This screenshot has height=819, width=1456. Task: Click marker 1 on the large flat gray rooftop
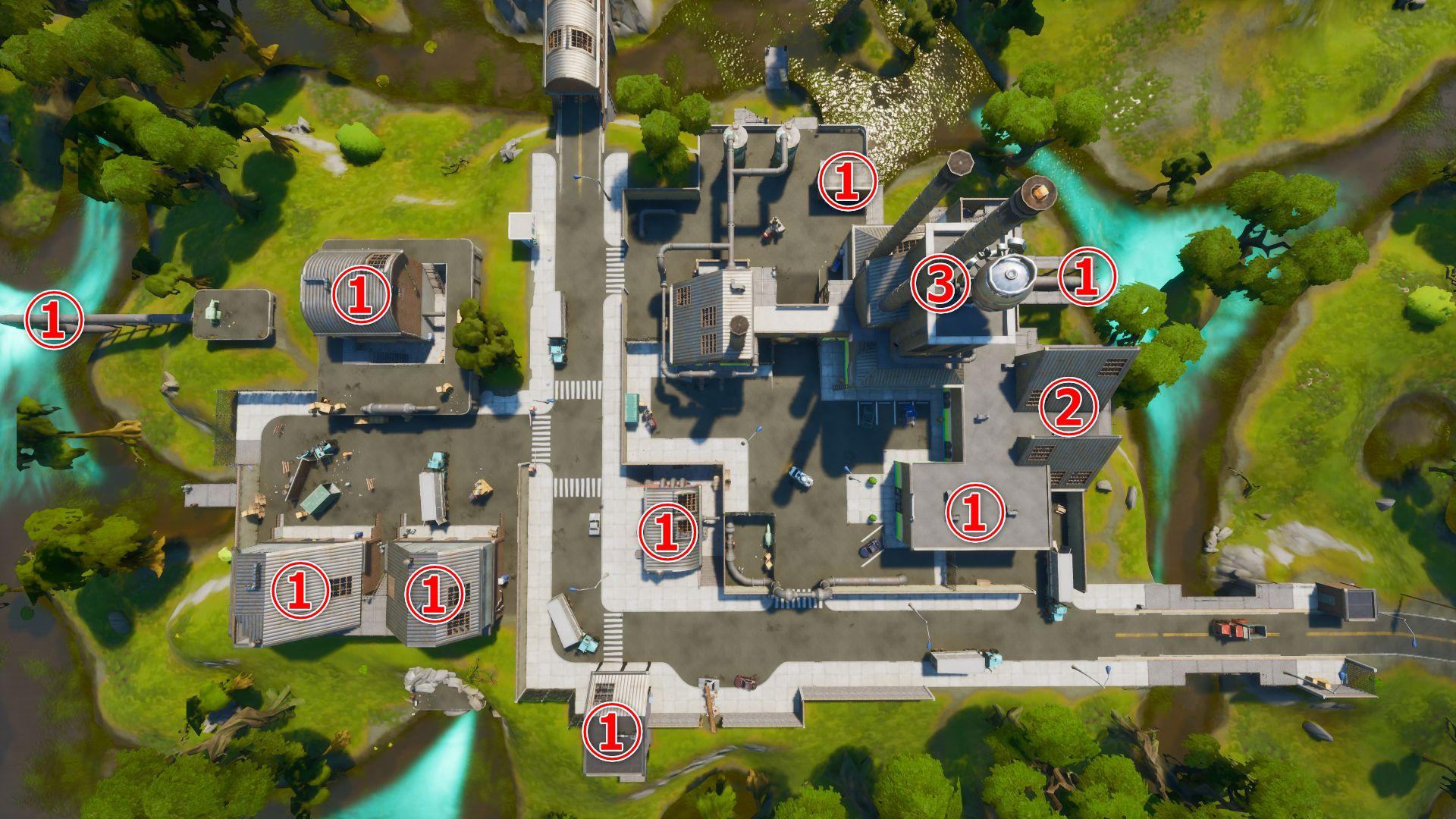(x=974, y=513)
